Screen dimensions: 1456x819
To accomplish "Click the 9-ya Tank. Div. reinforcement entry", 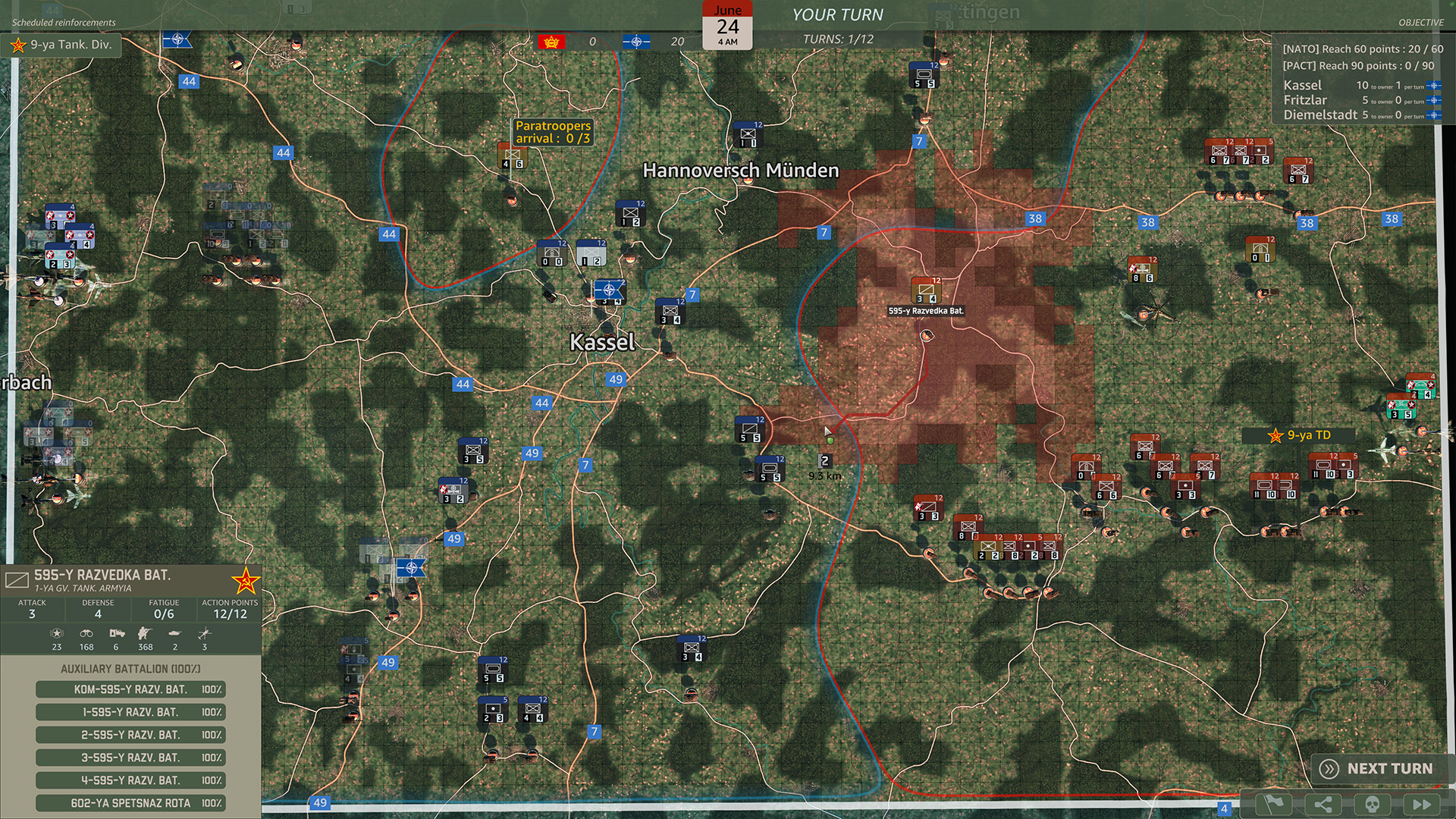I will coord(62,45).
